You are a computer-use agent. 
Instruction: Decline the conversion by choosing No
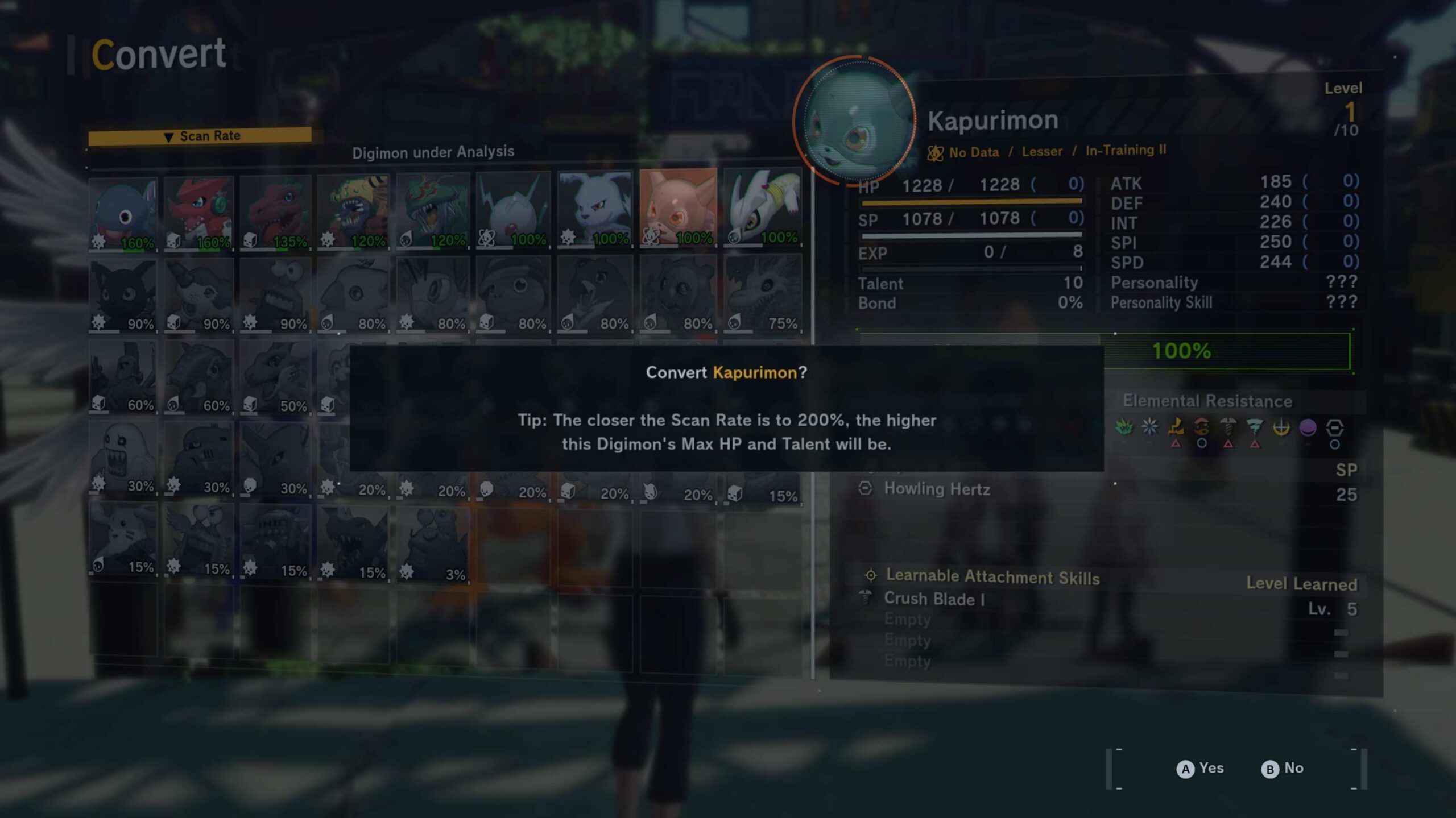click(x=1283, y=769)
